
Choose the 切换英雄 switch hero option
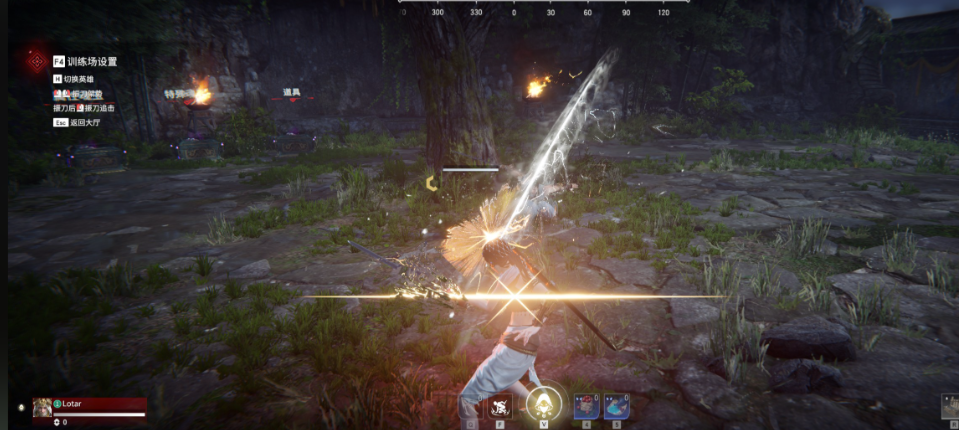pos(82,78)
